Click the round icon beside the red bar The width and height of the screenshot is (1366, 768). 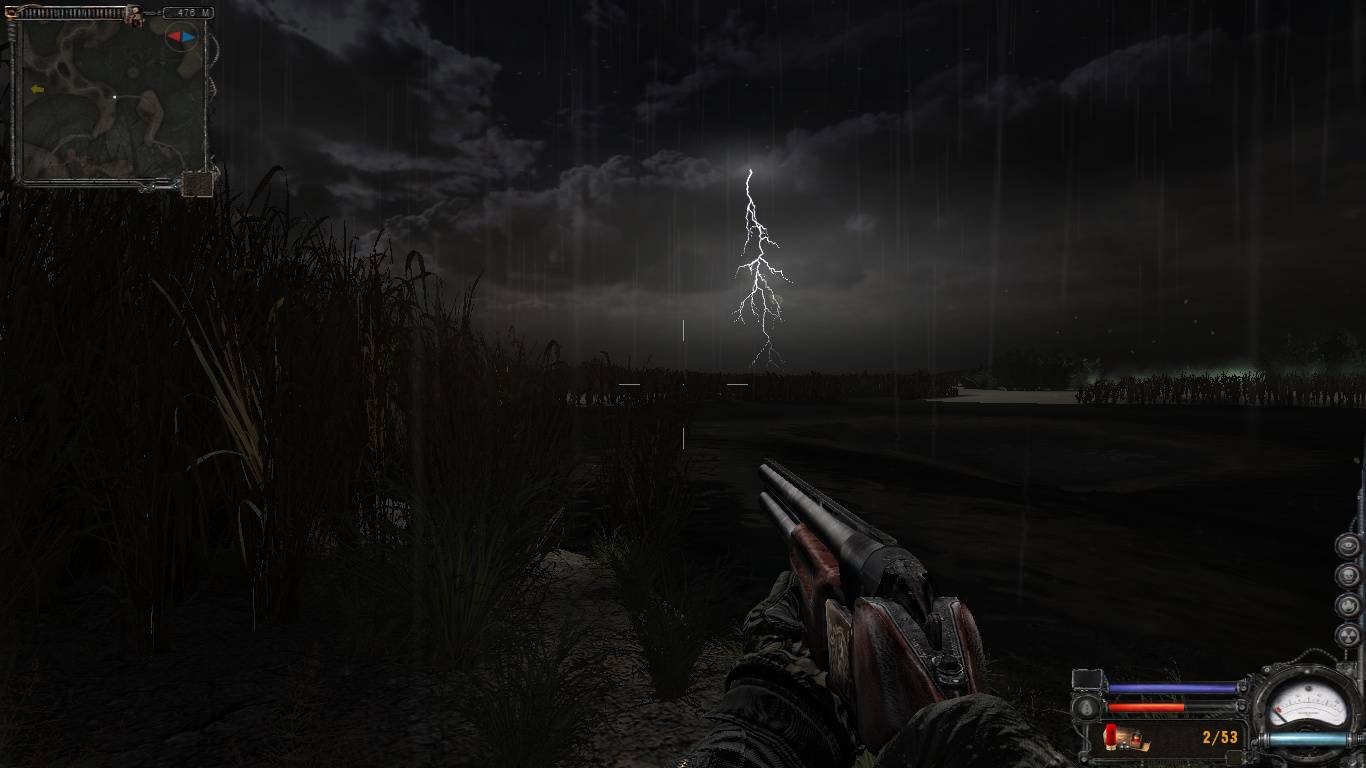[x=1087, y=707]
